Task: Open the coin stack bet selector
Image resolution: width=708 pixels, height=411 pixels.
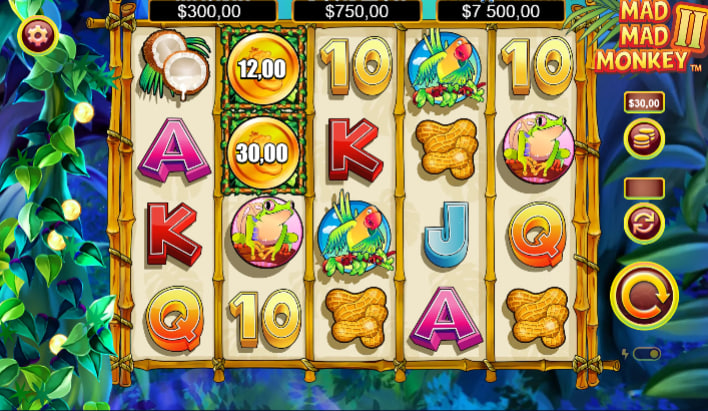Action: point(644,139)
